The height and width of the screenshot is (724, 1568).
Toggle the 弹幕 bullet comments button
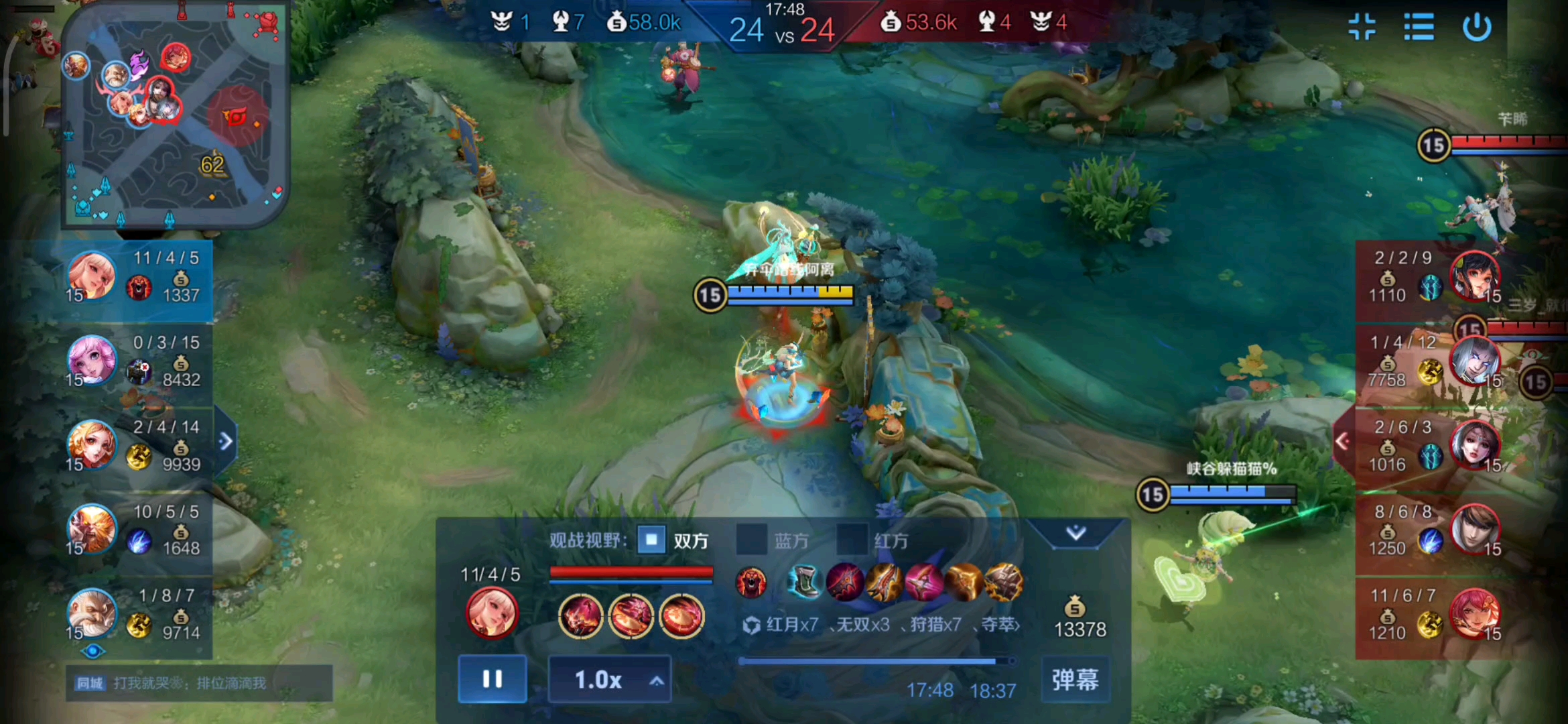(x=1075, y=680)
